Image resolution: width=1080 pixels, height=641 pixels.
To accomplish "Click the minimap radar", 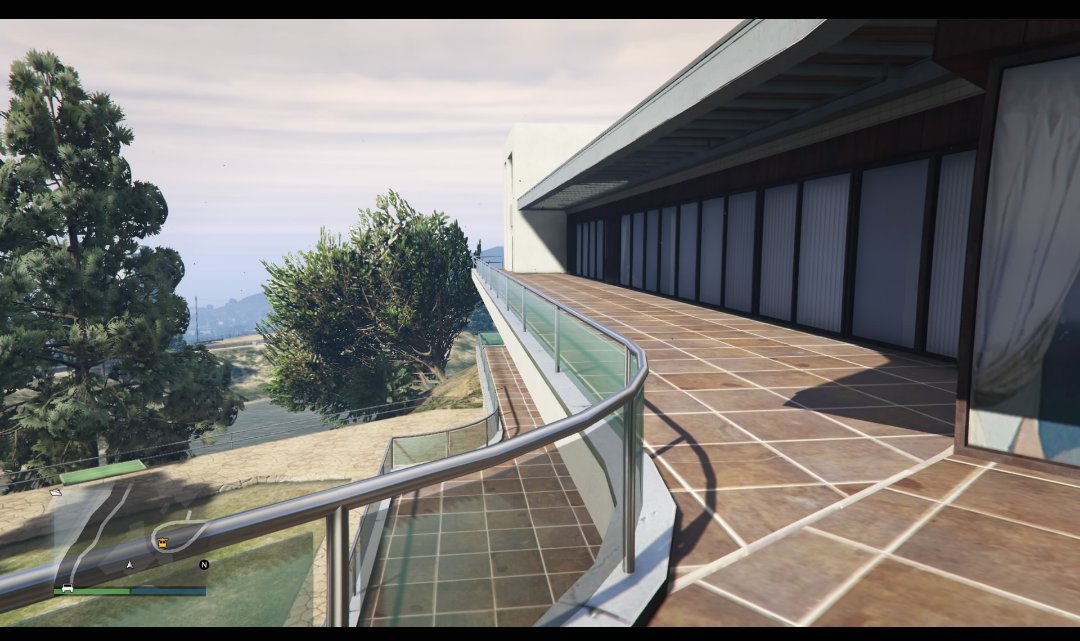I will point(130,533).
